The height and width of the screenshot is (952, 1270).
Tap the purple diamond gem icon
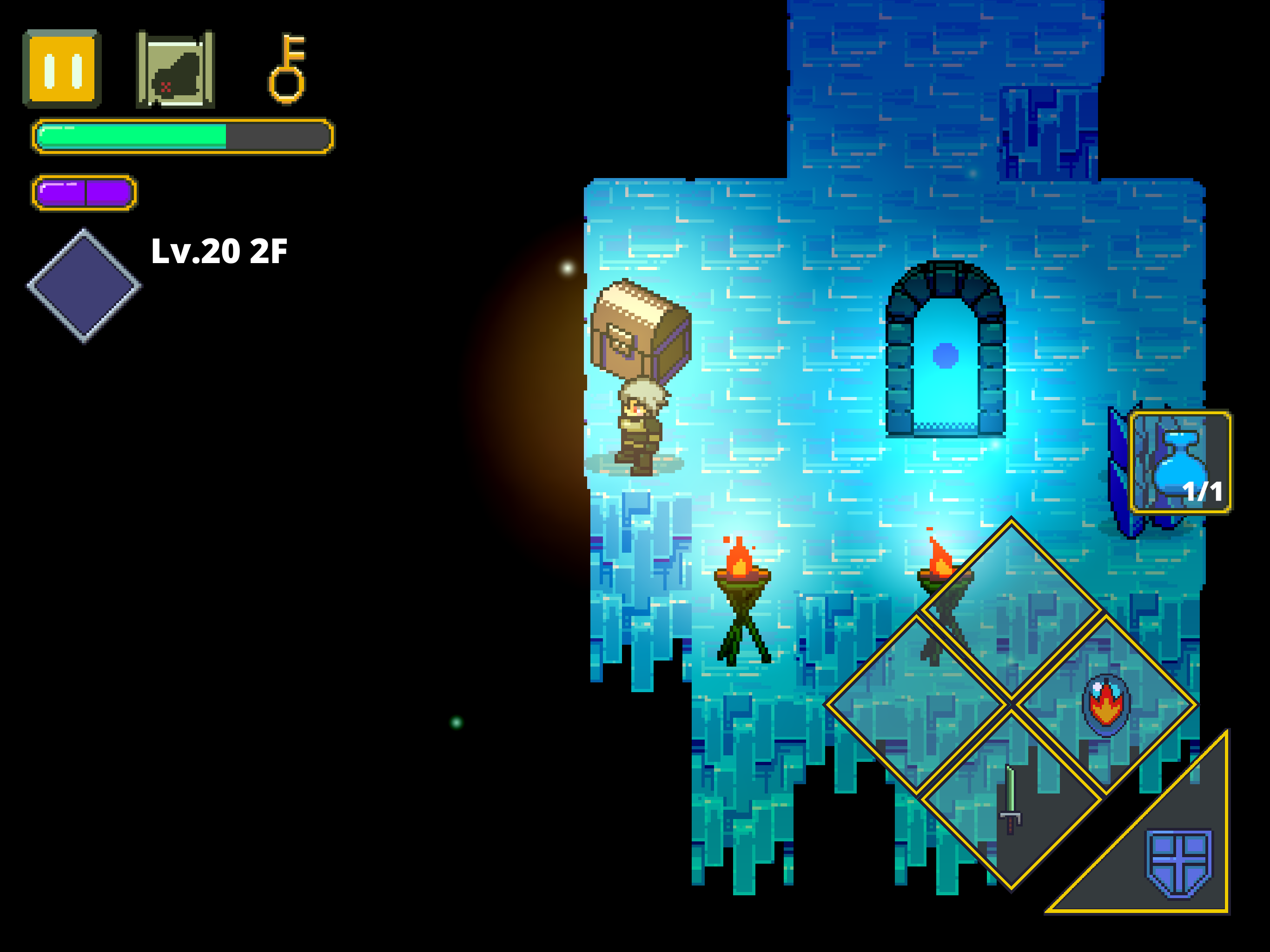click(84, 285)
